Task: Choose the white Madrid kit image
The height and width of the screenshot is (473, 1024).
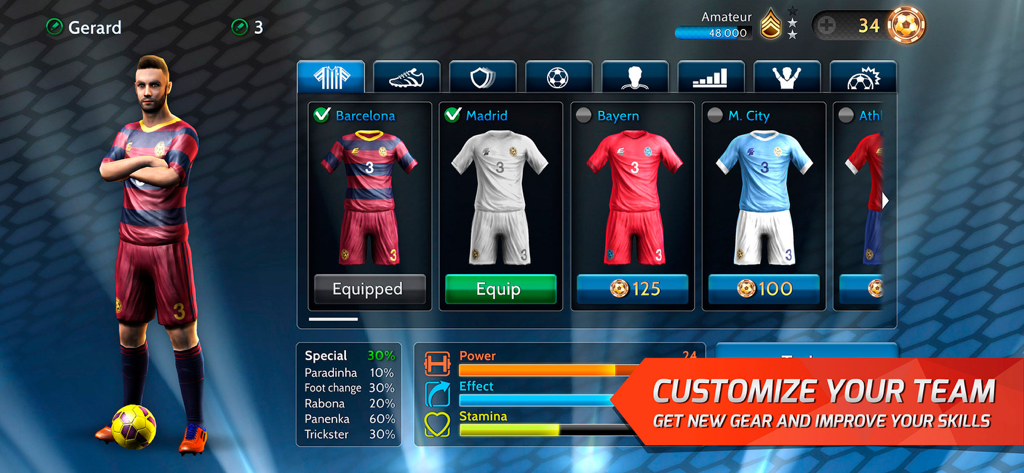Action: 498,197
